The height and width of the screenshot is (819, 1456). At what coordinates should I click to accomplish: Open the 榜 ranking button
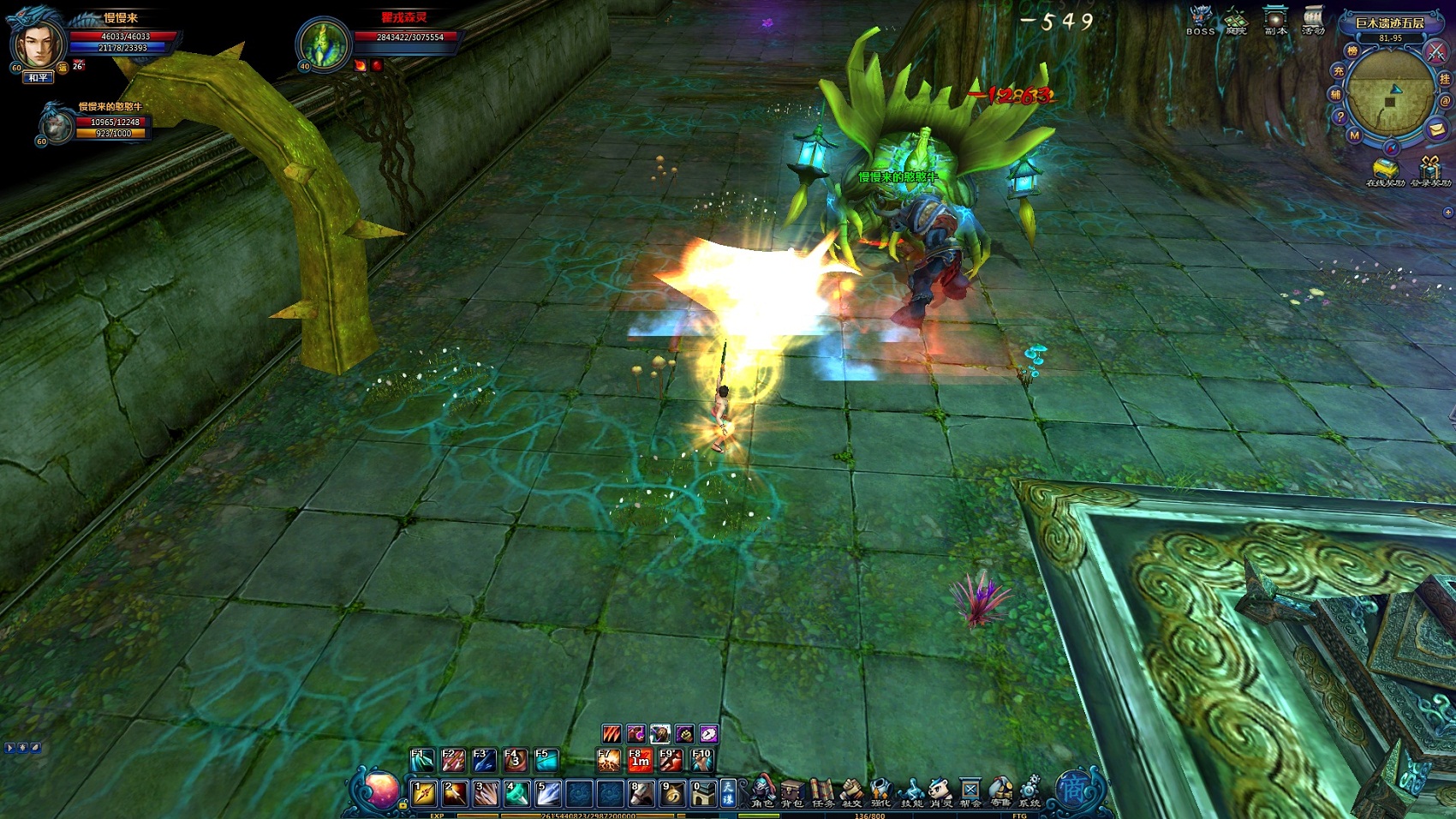(1352, 51)
